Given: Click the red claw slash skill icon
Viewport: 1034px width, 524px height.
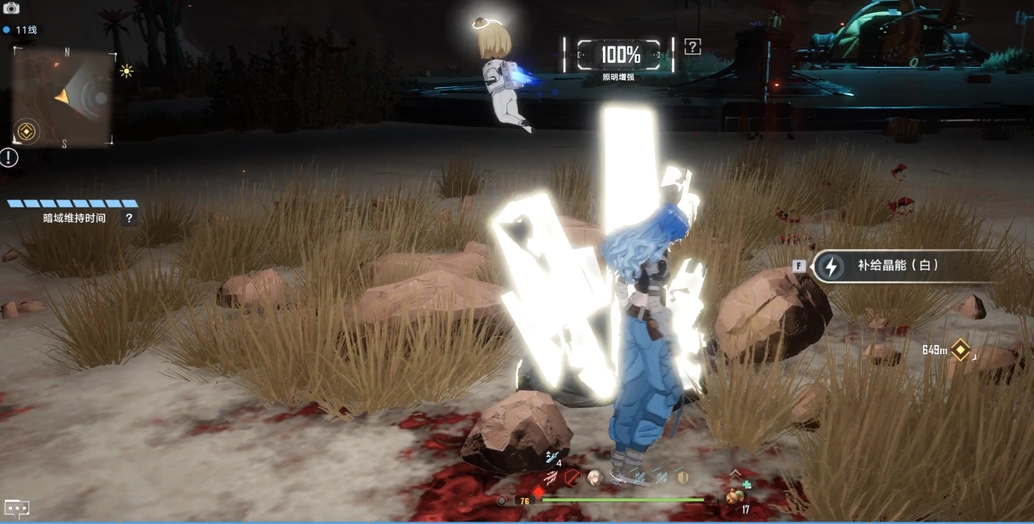Looking at the screenshot, I should point(550,478).
